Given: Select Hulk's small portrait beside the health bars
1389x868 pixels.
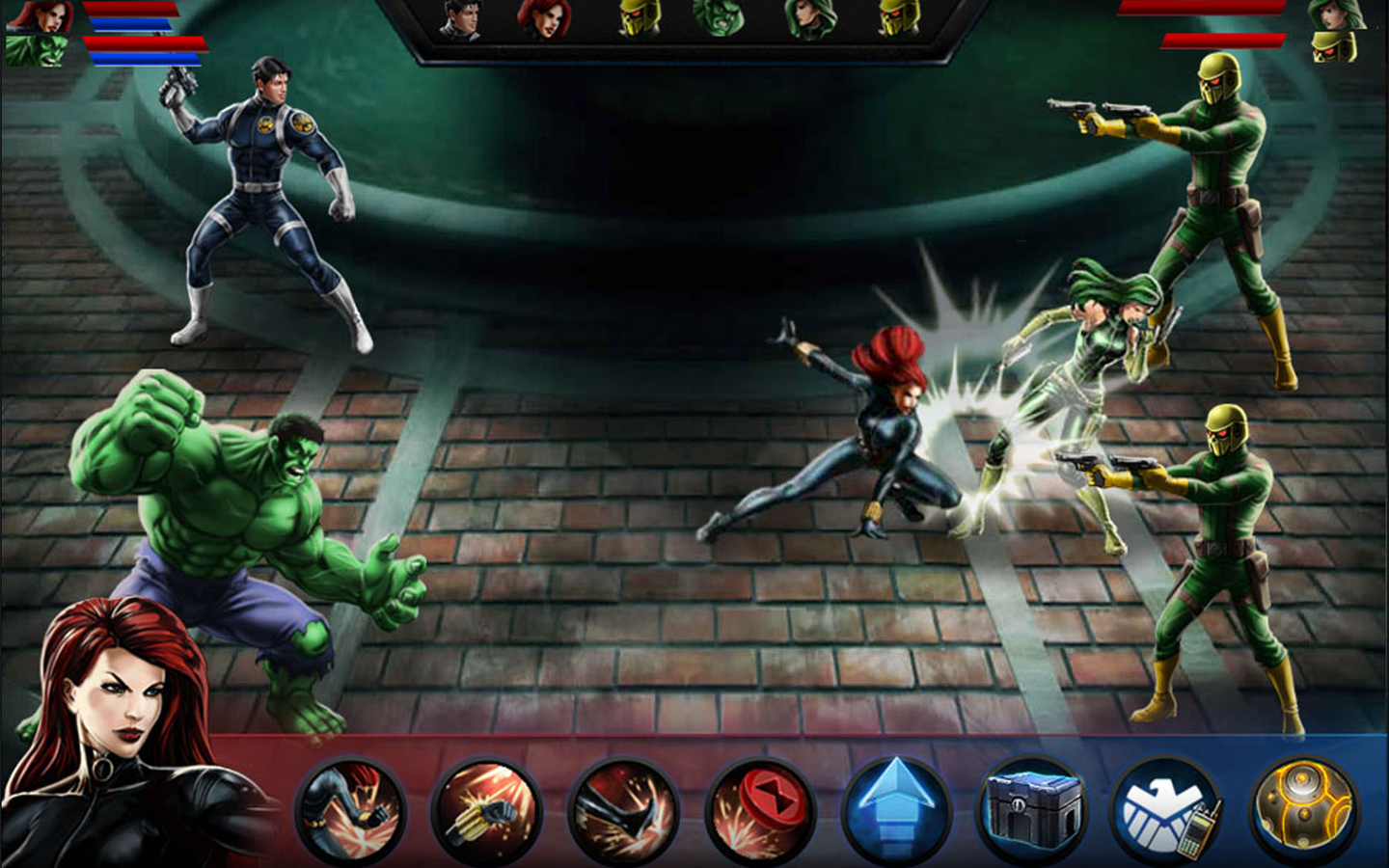Looking at the screenshot, I should 37,50.
